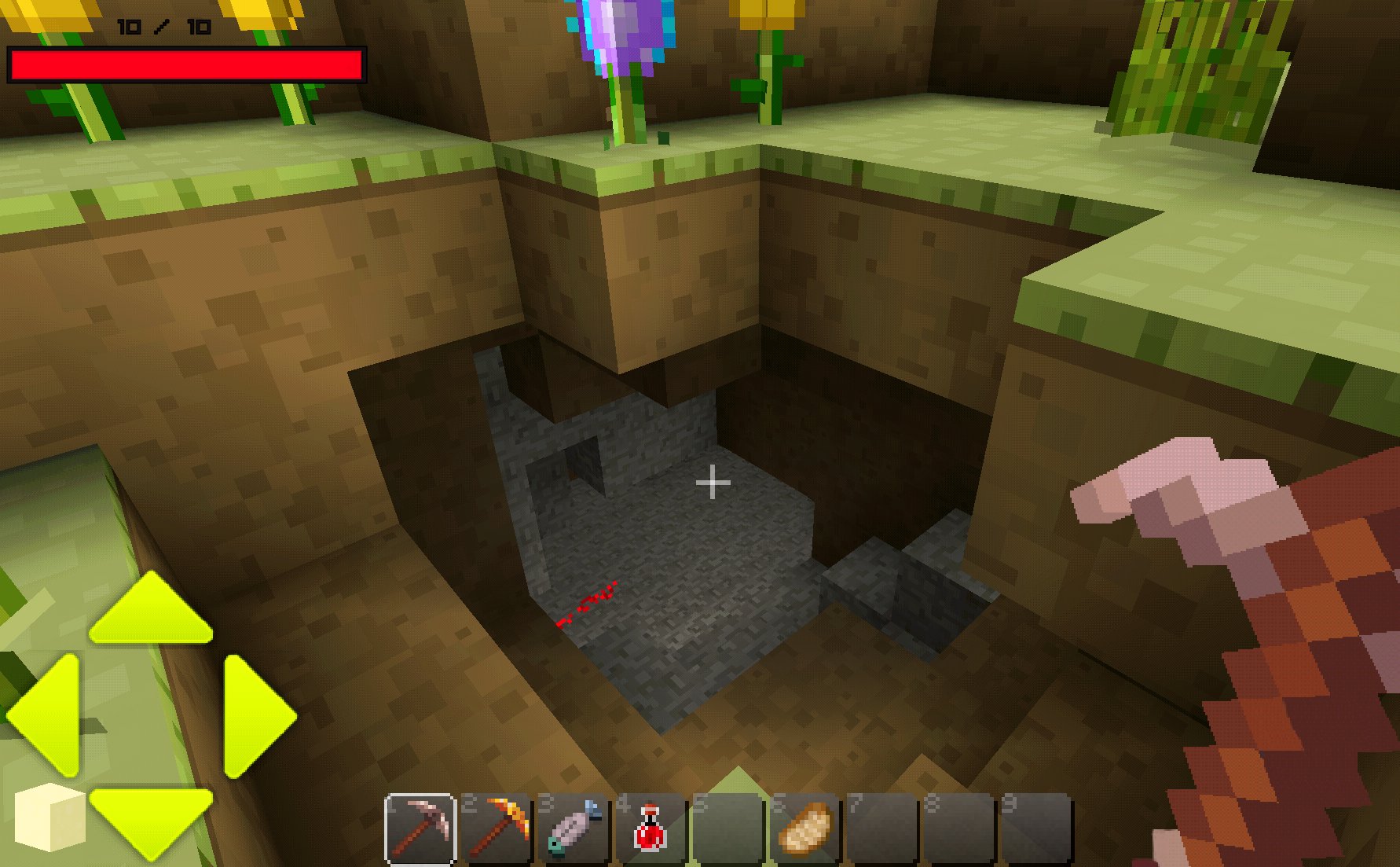The image size is (1400, 867).
Task: Select the raw fish in hotbar slot 3
Action: (x=576, y=828)
